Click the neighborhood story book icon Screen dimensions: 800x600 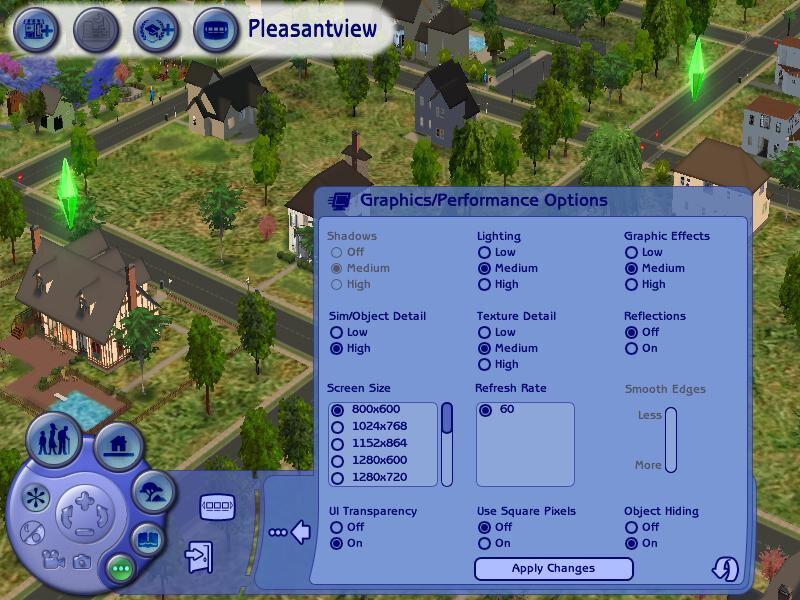click(x=147, y=539)
